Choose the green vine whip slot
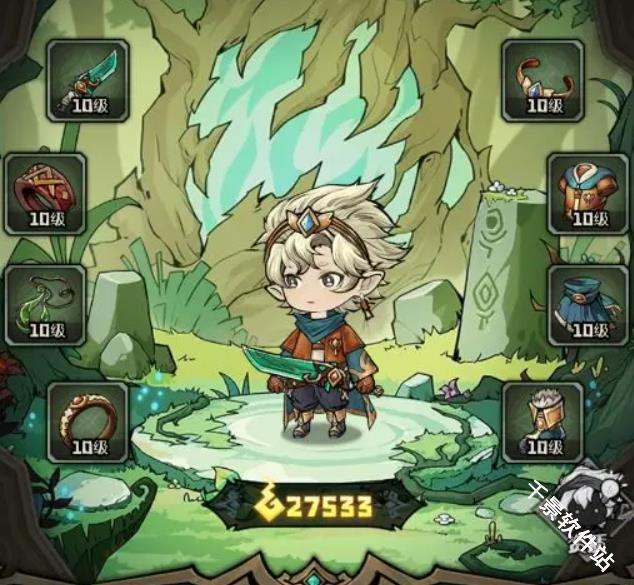 [x=44, y=305]
